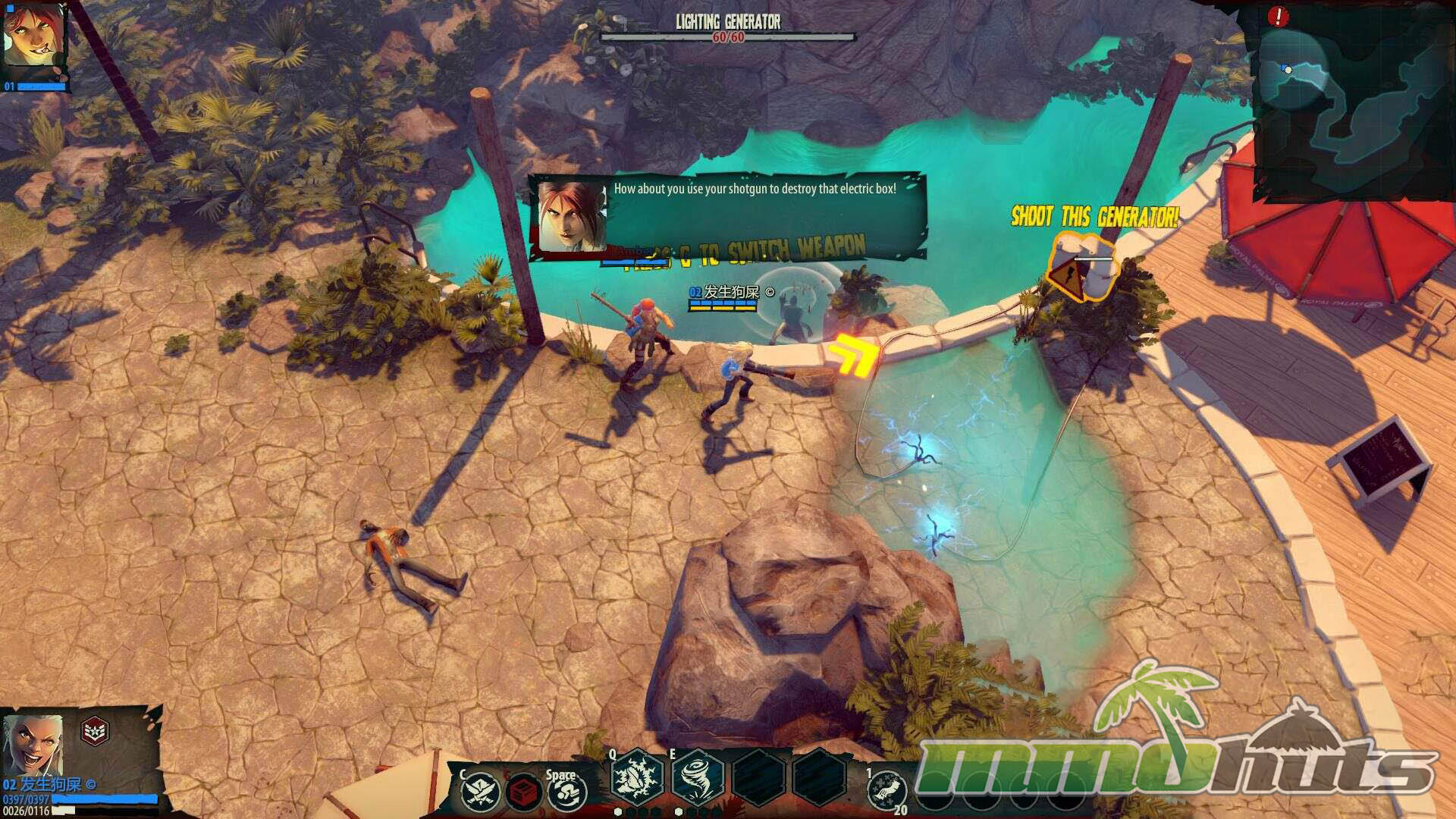Open the red rank chevron badge
This screenshot has height=819, width=1456.
click(95, 731)
